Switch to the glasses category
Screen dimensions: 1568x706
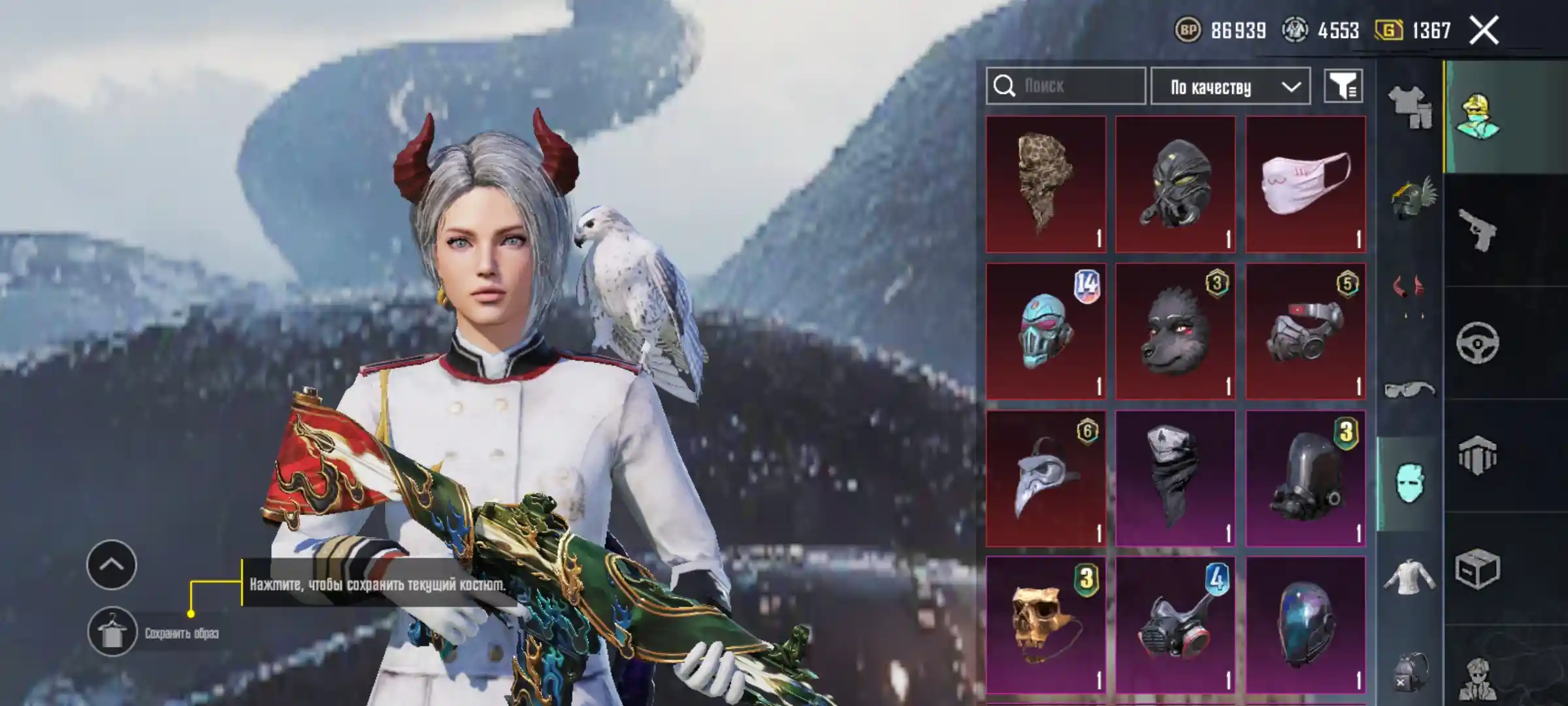1409,390
